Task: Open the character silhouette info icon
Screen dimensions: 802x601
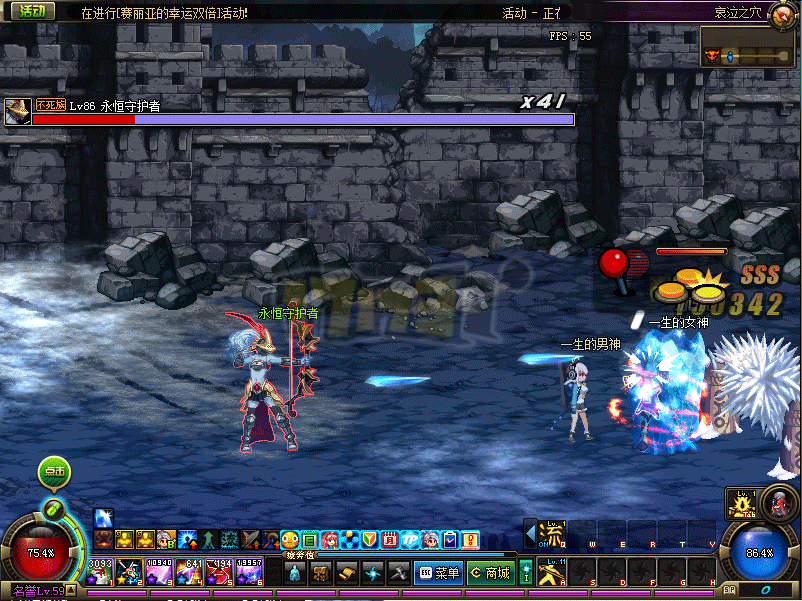Action: click(x=295, y=573)
